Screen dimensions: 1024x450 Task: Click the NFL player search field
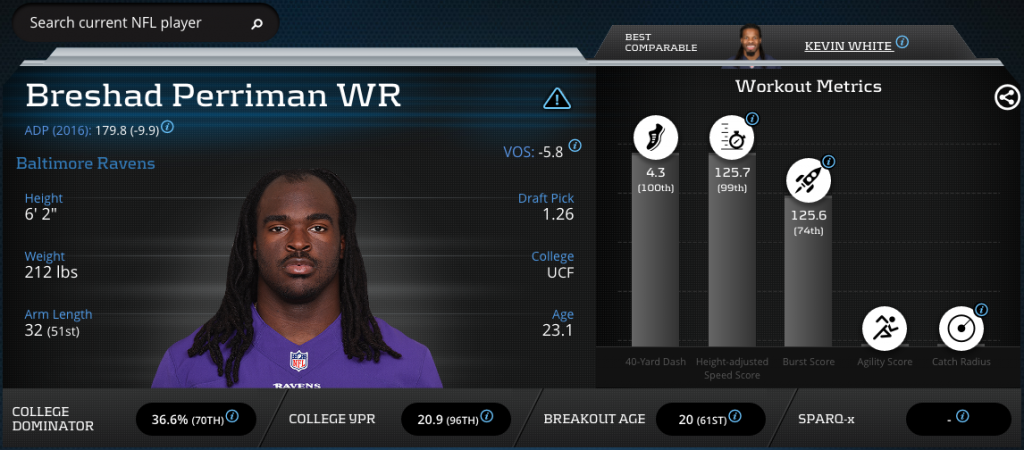130,22
